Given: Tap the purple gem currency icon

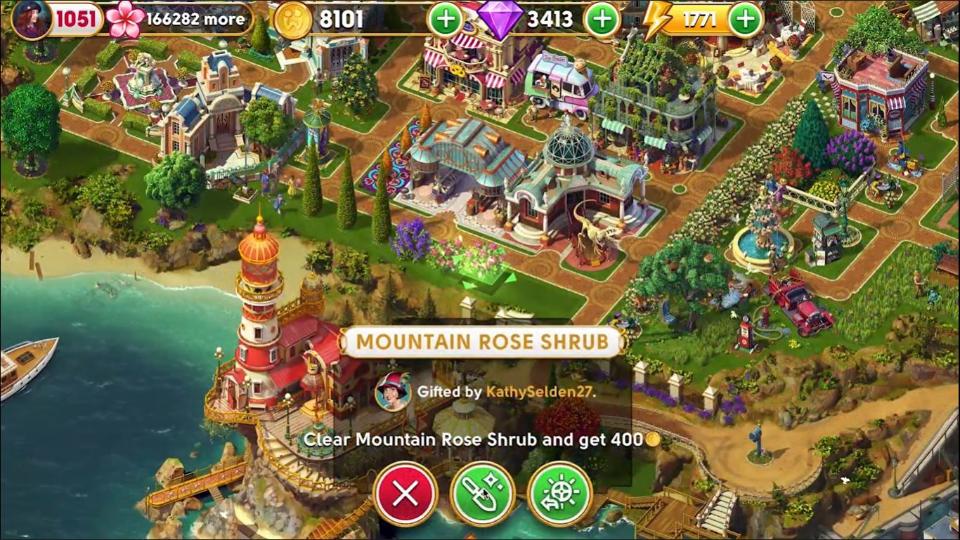Looking at the screenshot, I should point(500,18).
